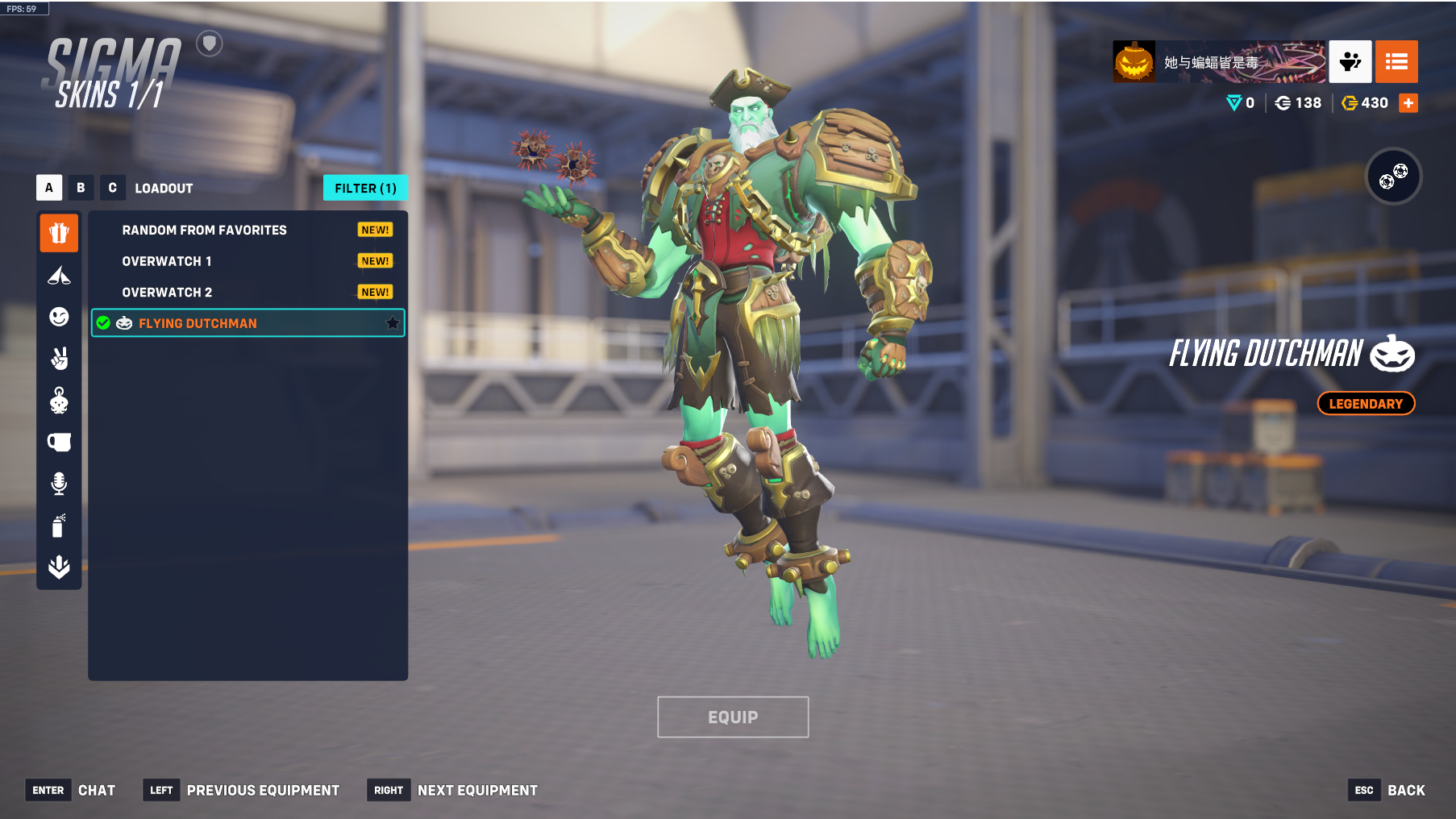Open the Skins category icon
Viewport: 1456px width, 819px height.
pyautogui.click(x=59, y=233)
